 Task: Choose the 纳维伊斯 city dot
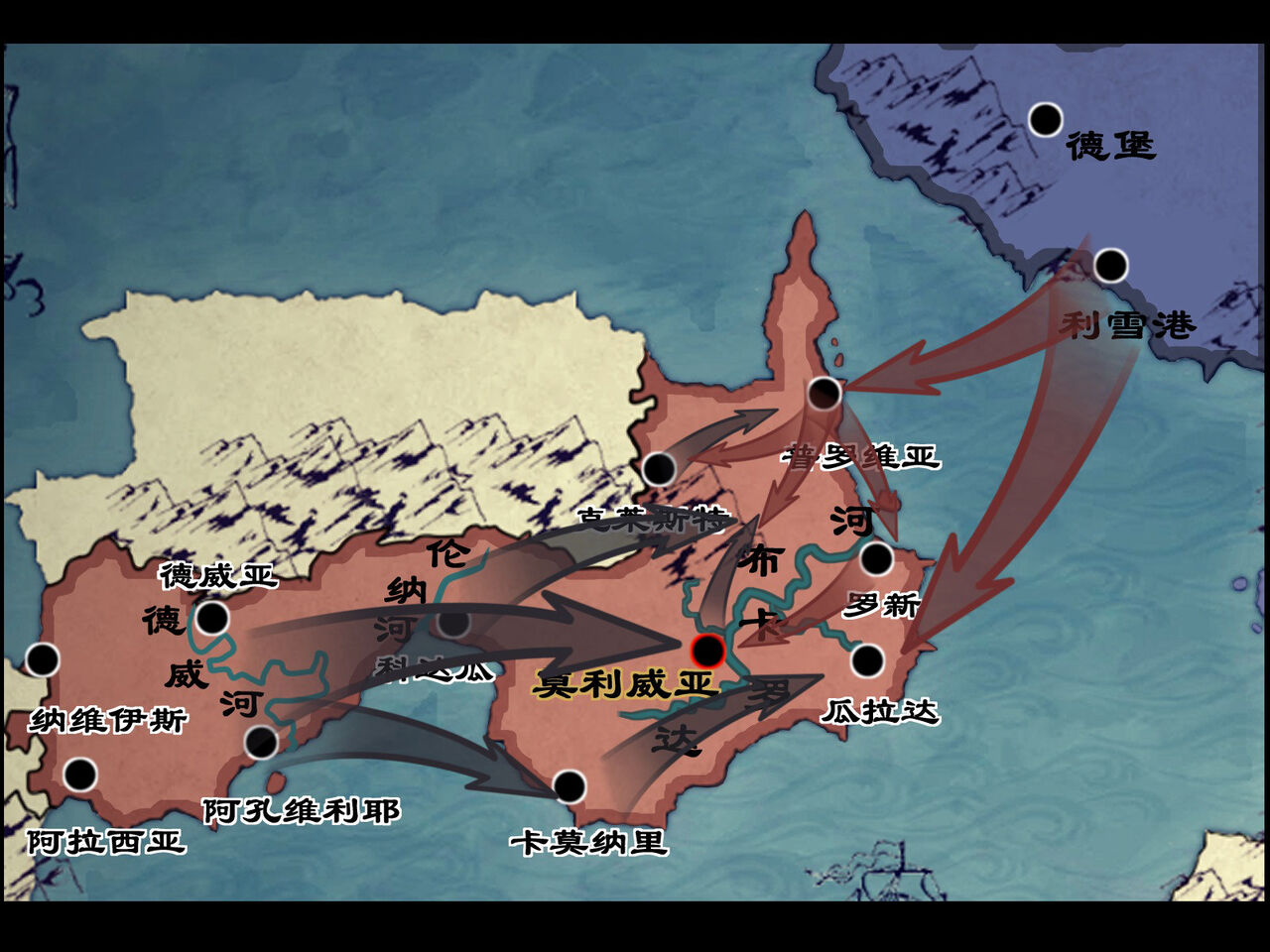tap(43, 659)
